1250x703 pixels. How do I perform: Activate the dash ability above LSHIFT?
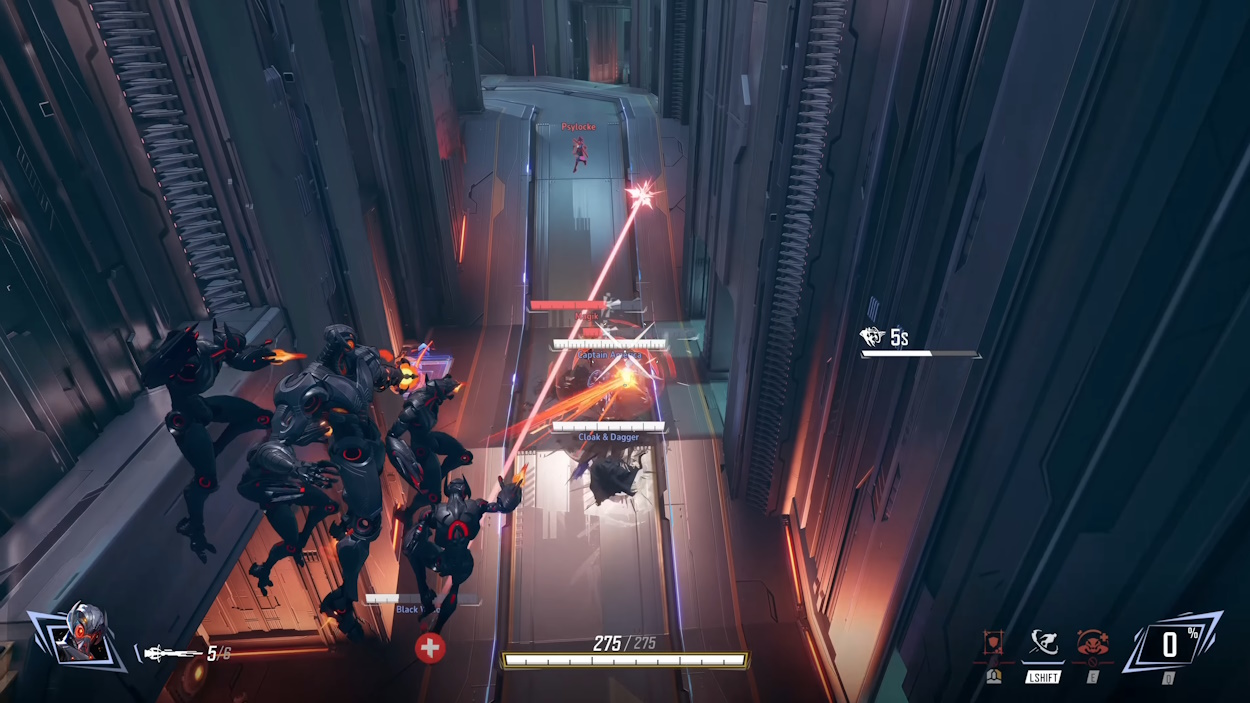pos(1042,643)
